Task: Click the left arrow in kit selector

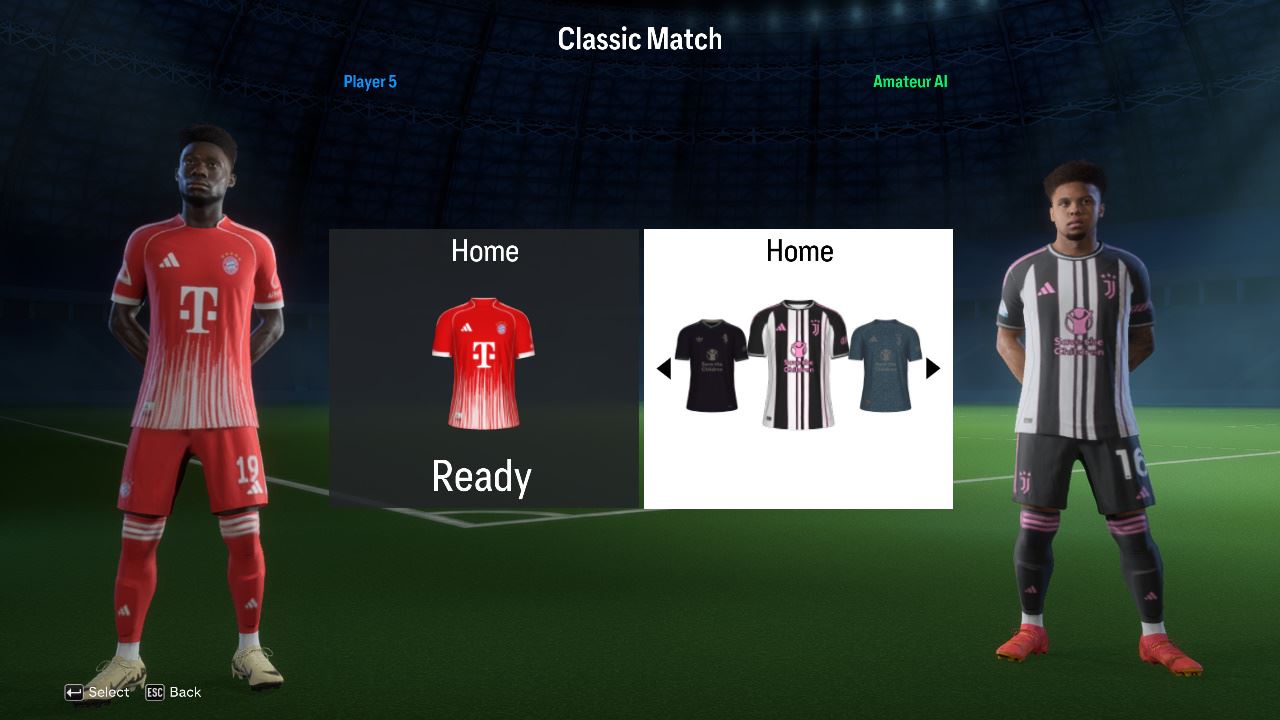Action: click(663, 369)
